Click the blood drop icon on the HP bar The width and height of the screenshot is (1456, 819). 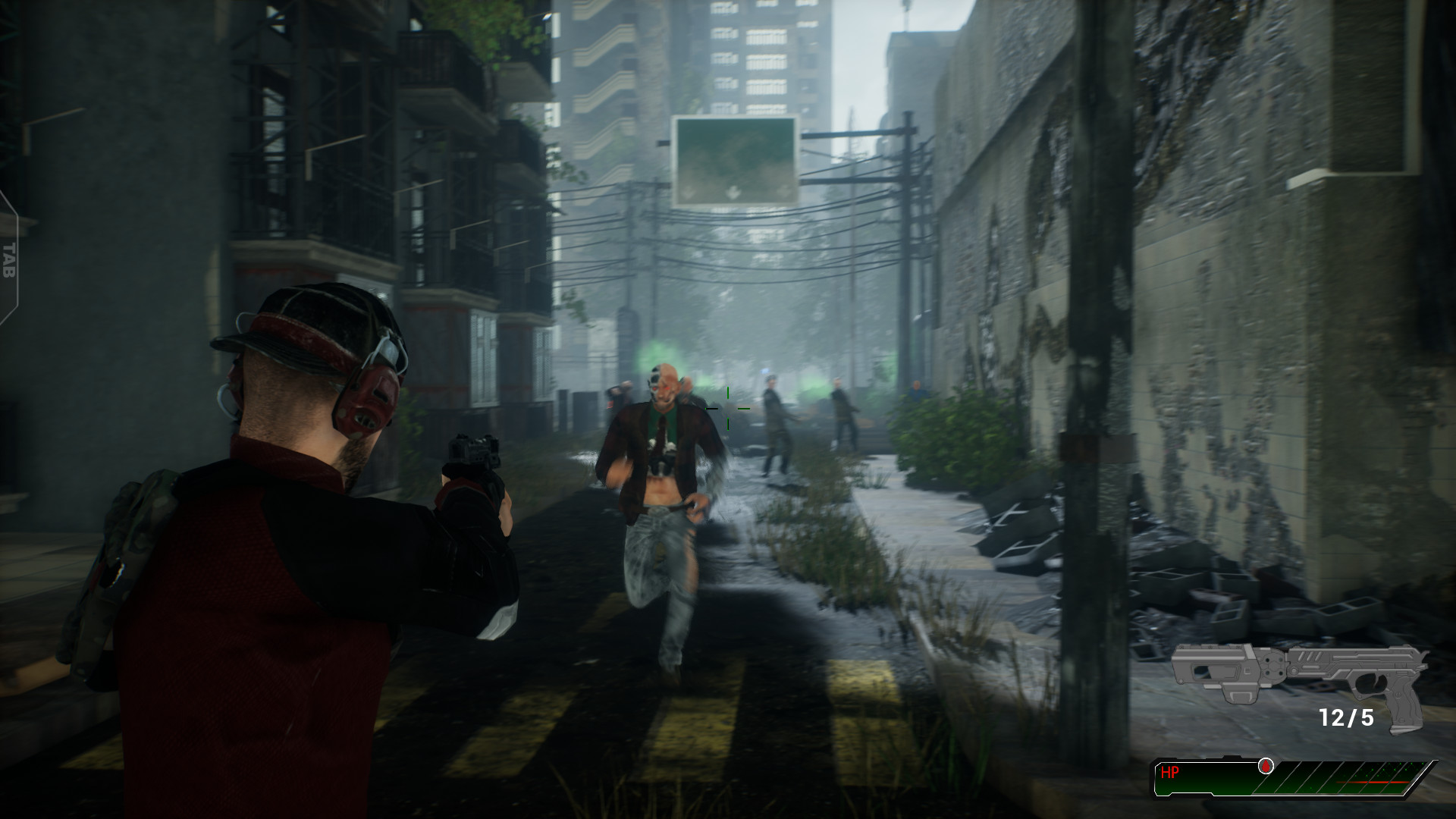[1265, 767]
